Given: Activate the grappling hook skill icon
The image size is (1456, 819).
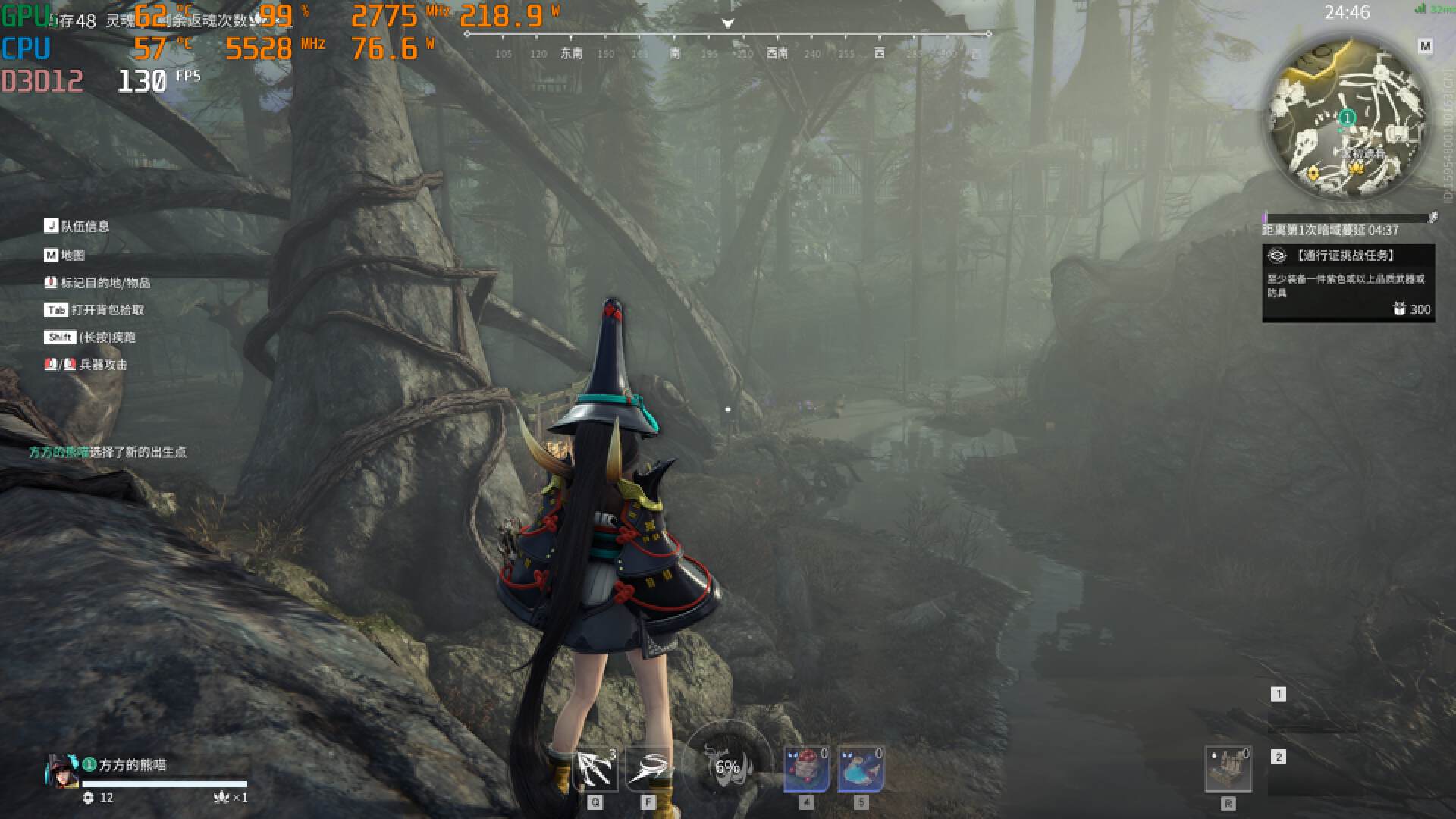Looking at the screenshot, I should [x=596, y=769].
